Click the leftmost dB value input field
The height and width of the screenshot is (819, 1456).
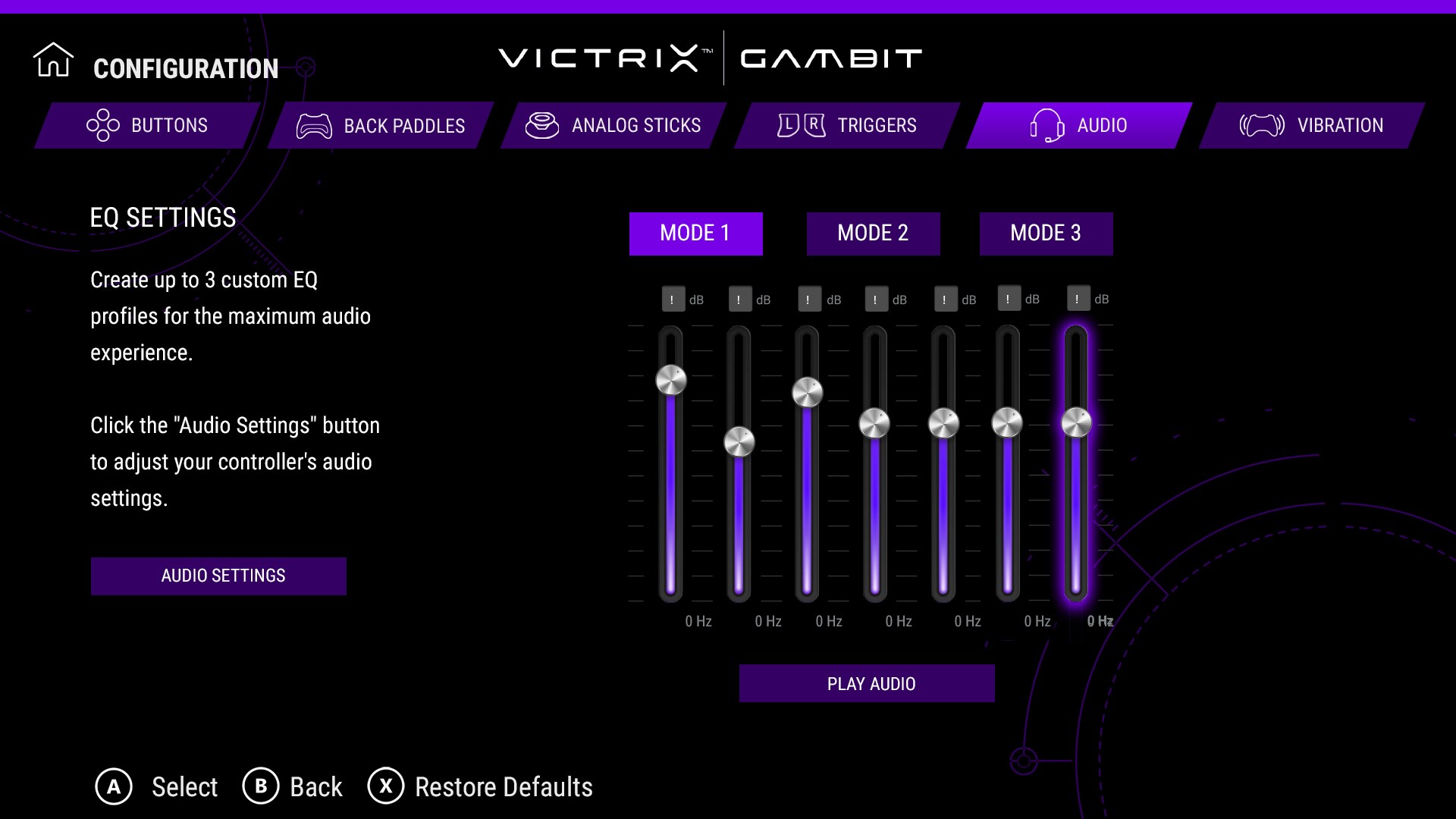[x=672, y=299]
